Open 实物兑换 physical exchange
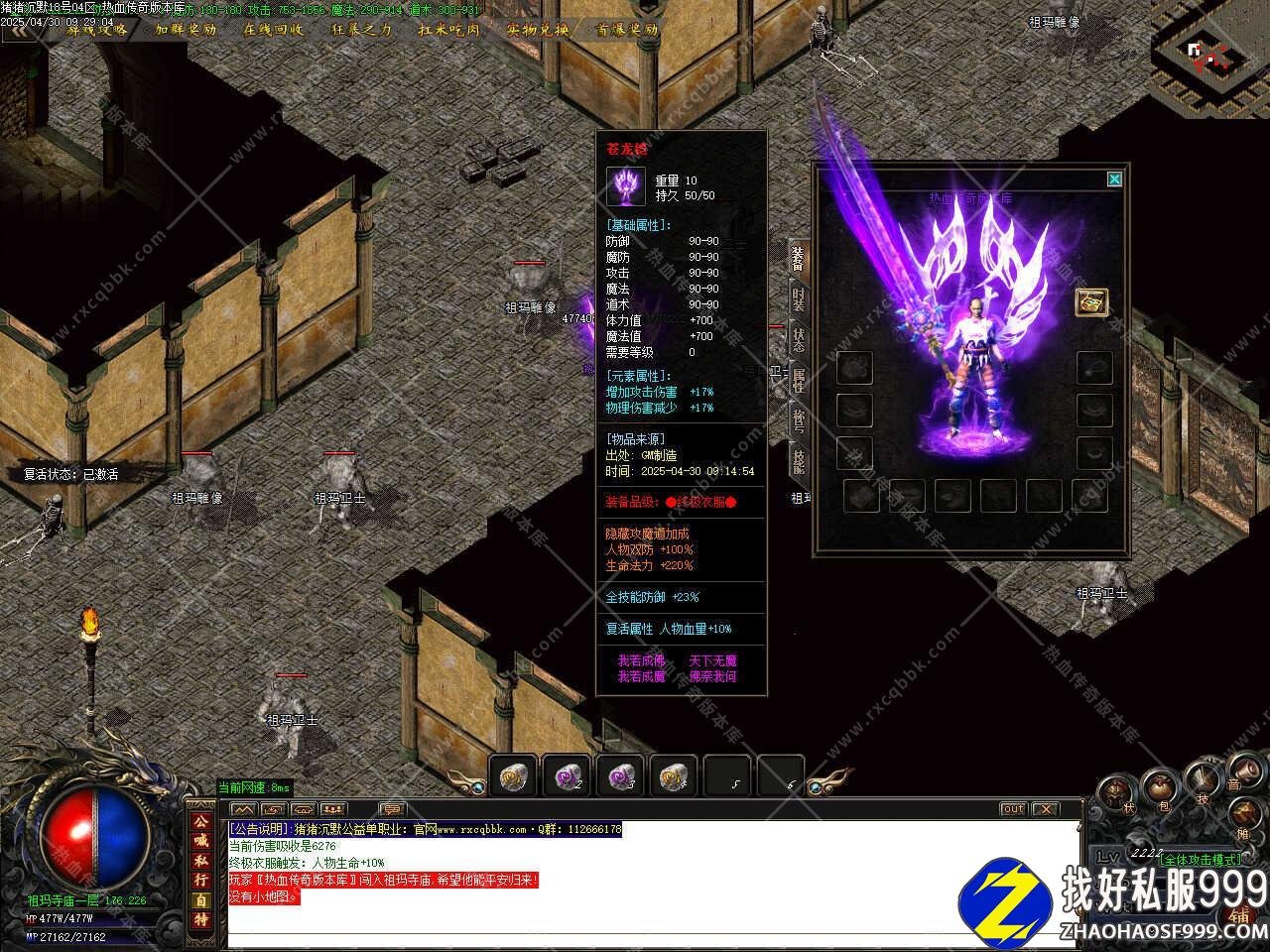The height and width of the screenshot is (952, 1270). [x=538, y=29]
